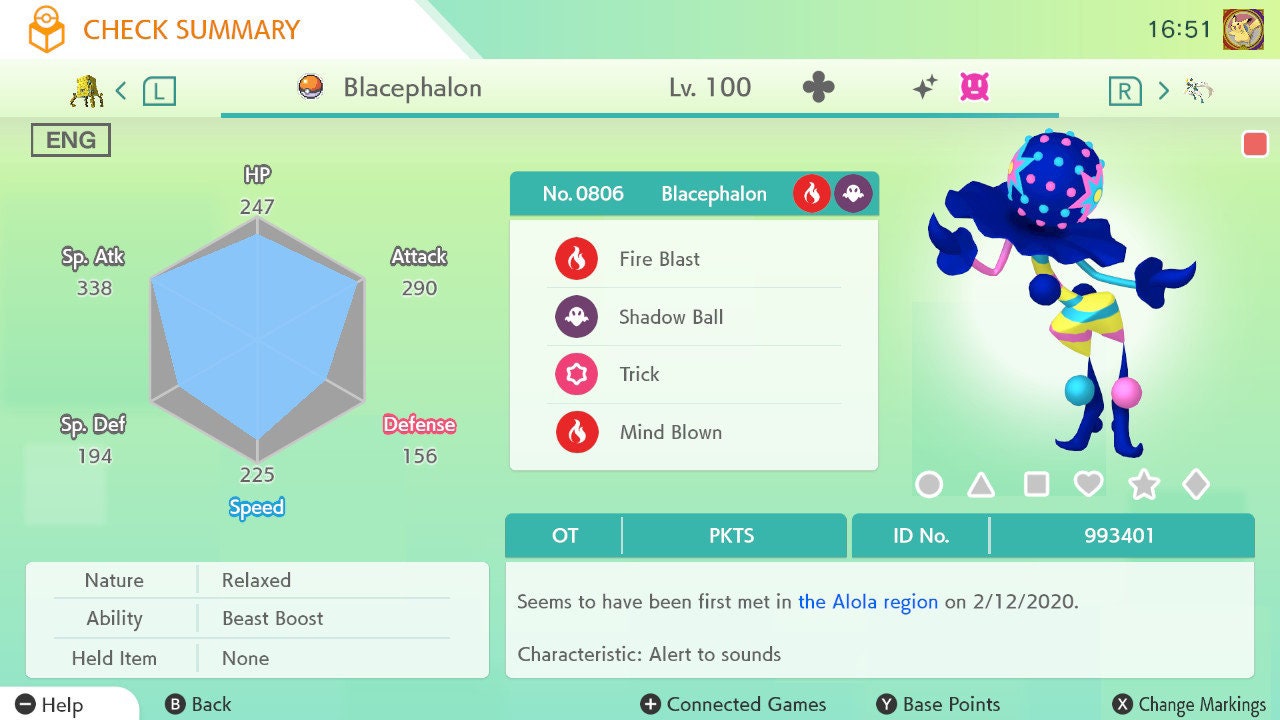
Task: Select the Shadow Ball move
Action: pos(692,317)
